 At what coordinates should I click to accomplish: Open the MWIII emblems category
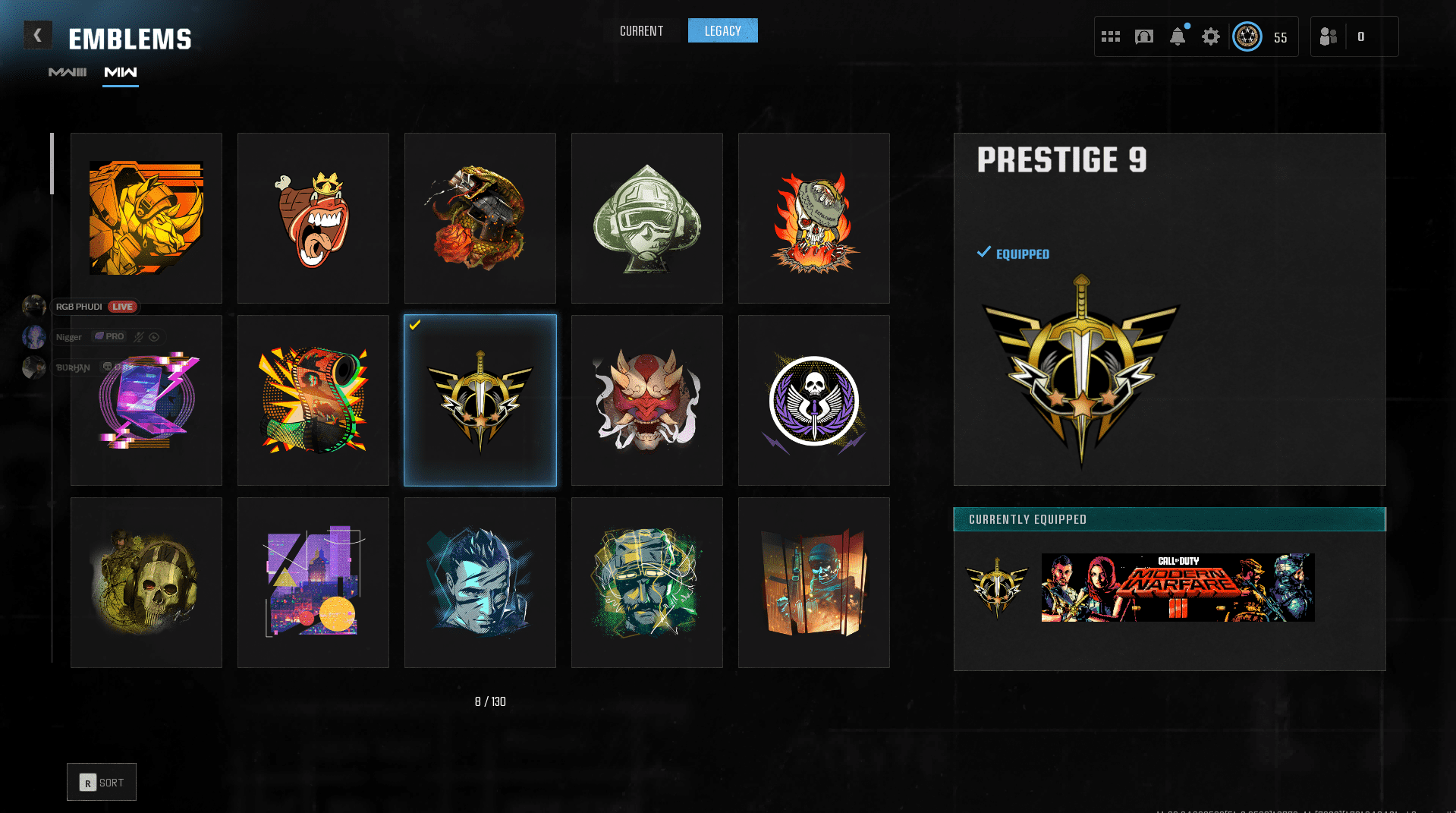pos(68,72)
